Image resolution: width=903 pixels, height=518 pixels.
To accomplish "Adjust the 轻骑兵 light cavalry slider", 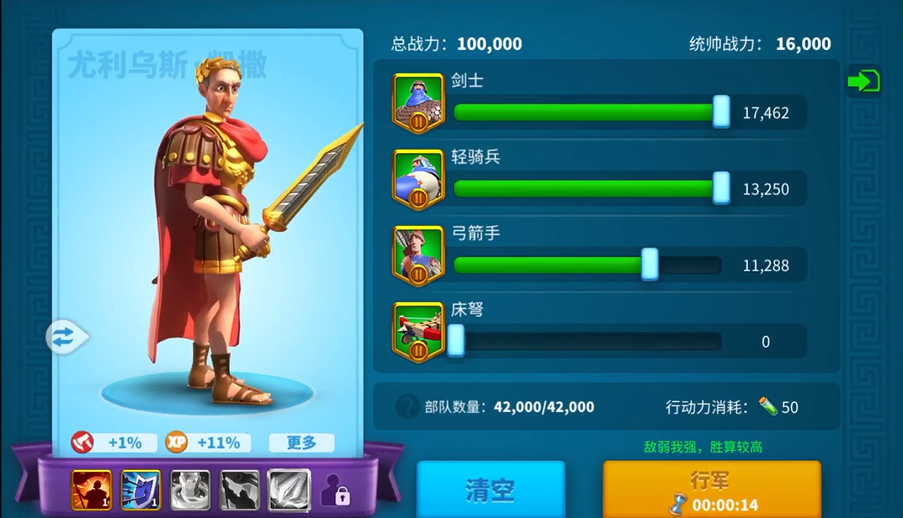I will 721,188.
